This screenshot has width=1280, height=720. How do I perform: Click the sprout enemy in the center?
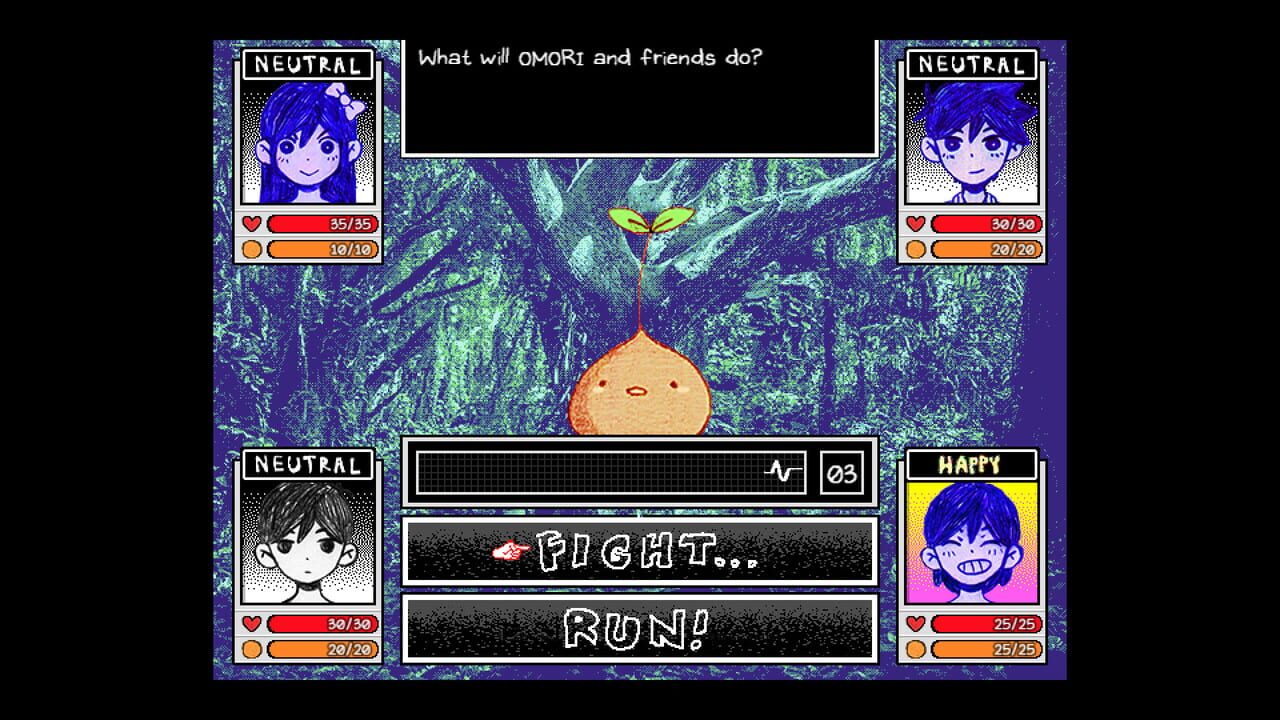[640, 385]
